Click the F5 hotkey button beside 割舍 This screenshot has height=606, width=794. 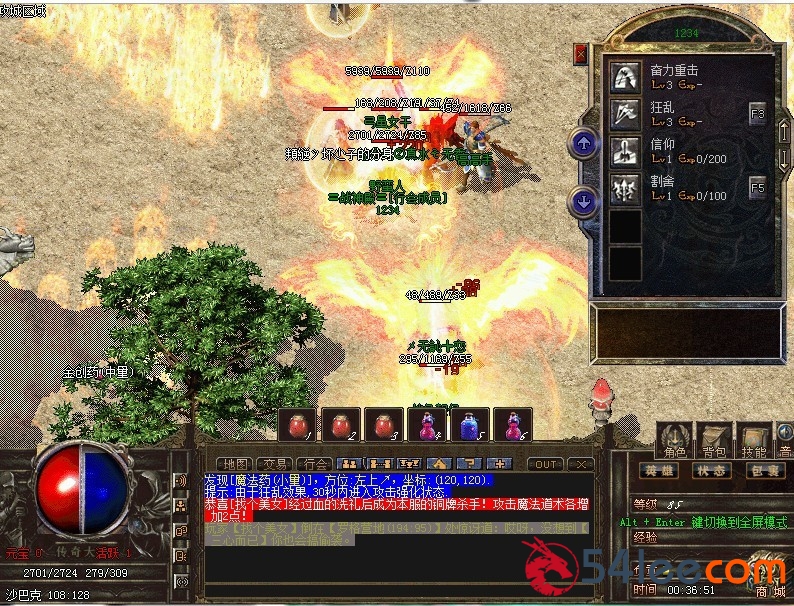click(758, 187)
